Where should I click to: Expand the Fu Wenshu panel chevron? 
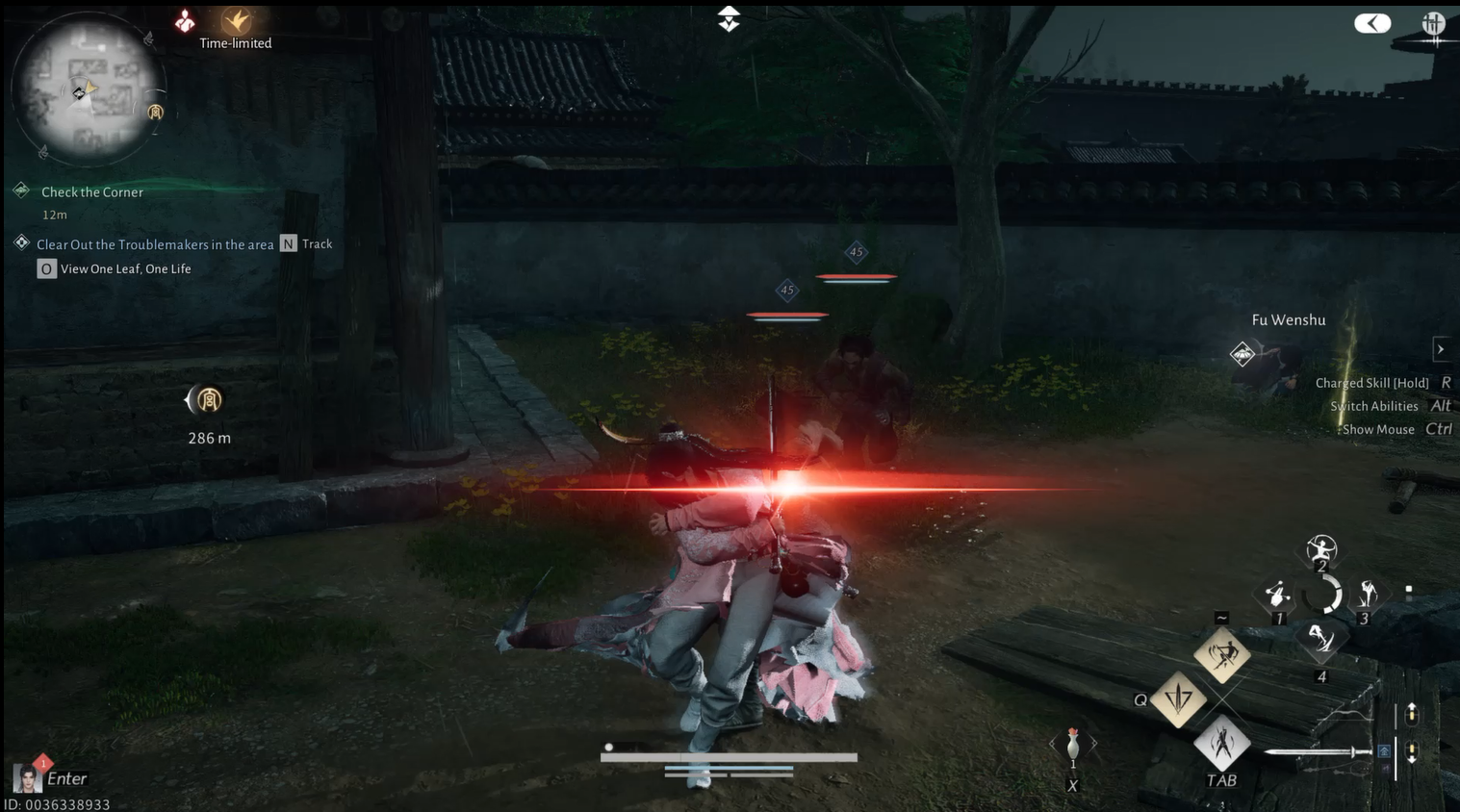[x=1441, y=348]
